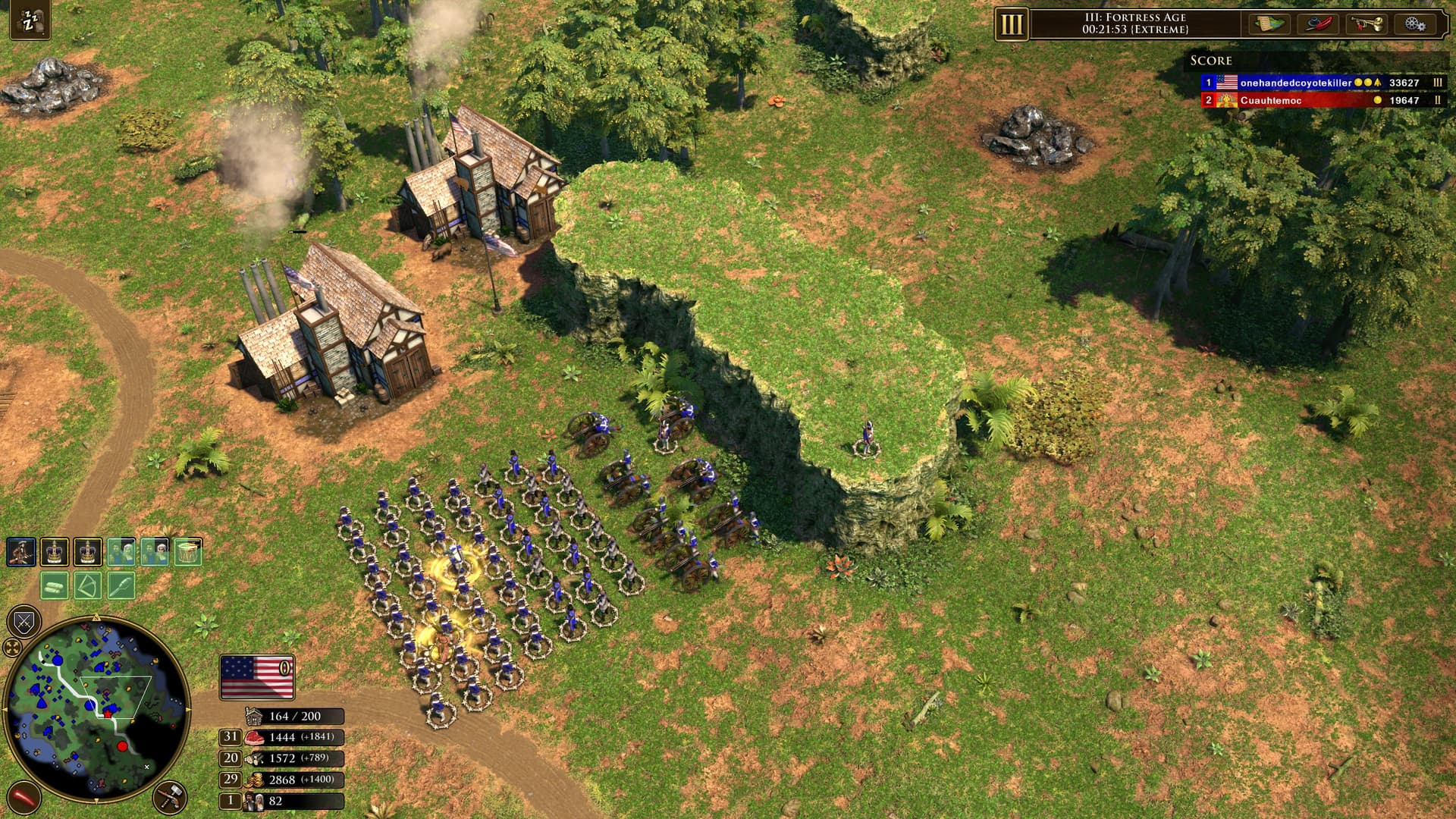Open the gear settings menu
The height and width of the screenshot is (819, 1456).
point(1414,24)
